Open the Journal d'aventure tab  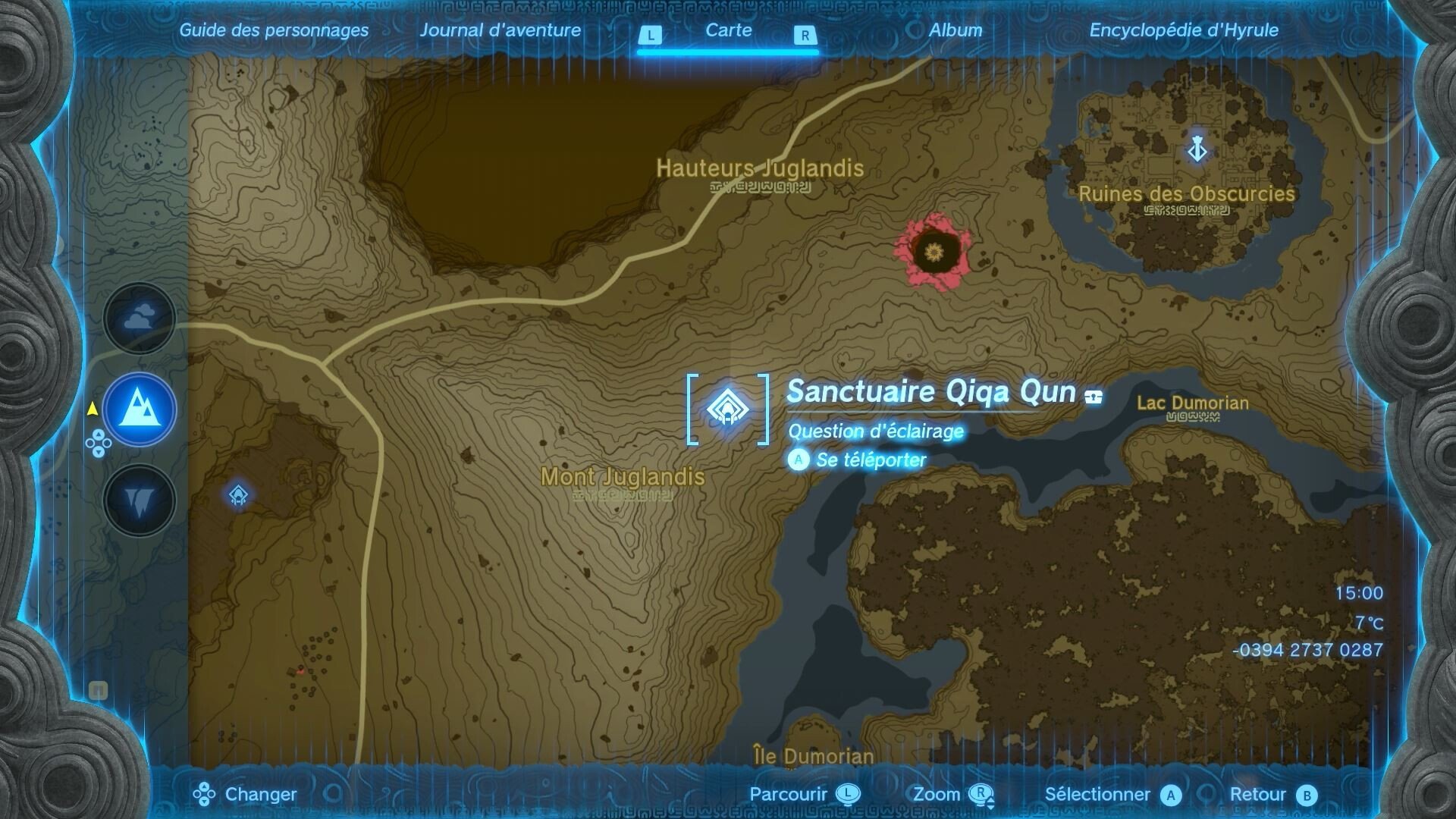click(x=502, y=30)
